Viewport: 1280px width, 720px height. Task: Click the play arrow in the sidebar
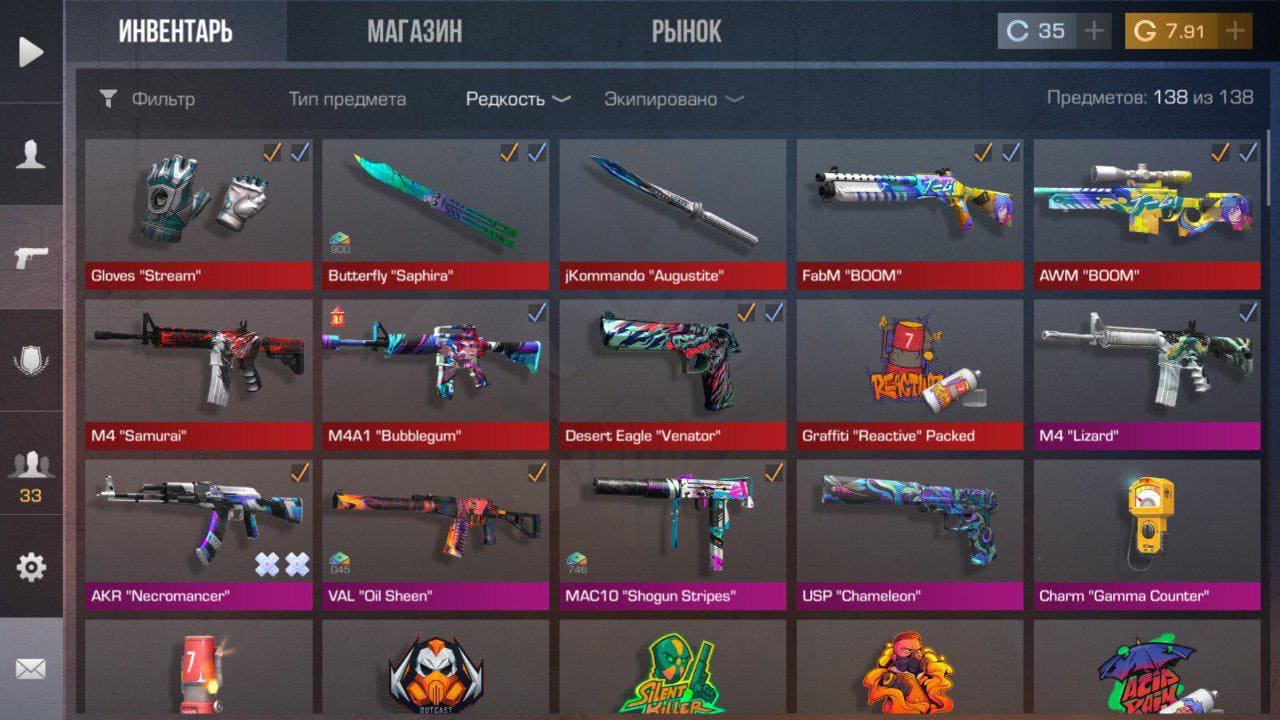tap(31, 51)
